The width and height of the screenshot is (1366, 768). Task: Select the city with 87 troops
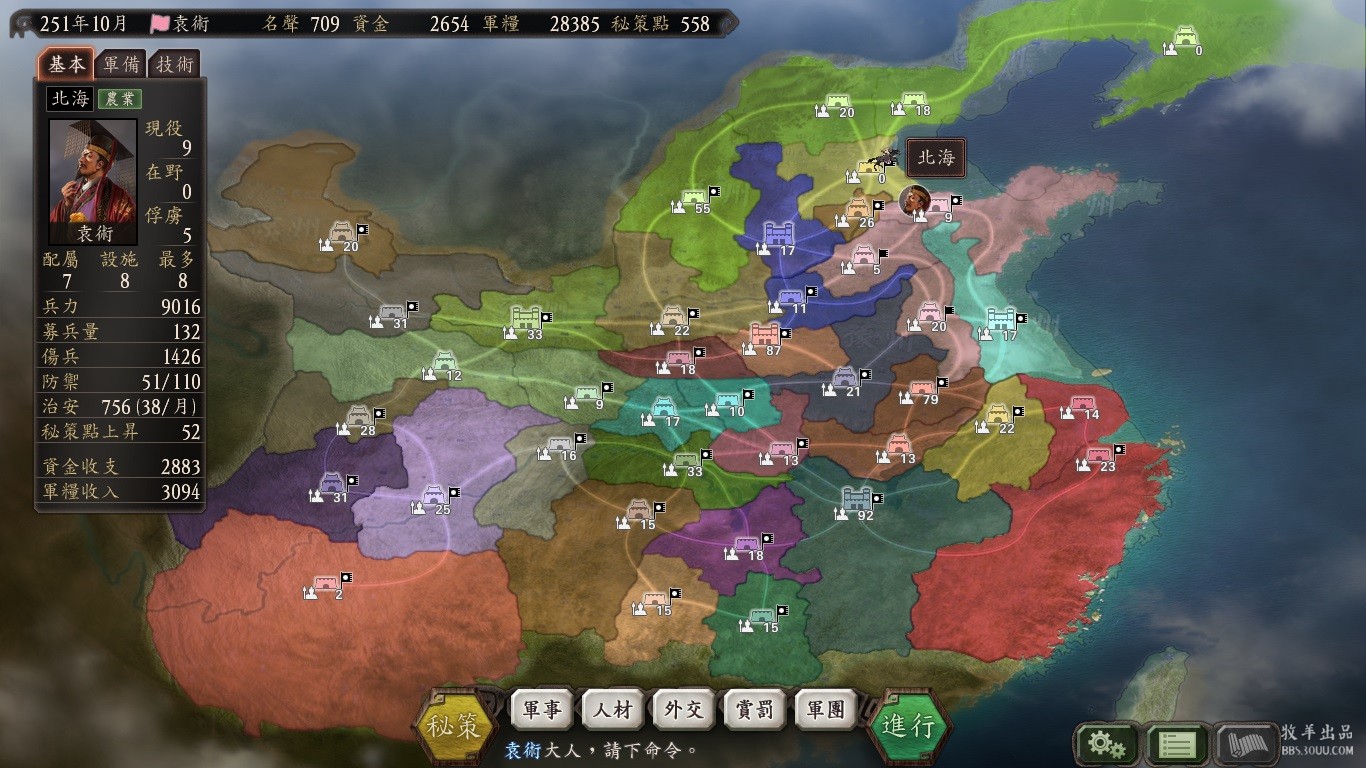[x=764, y=336]
